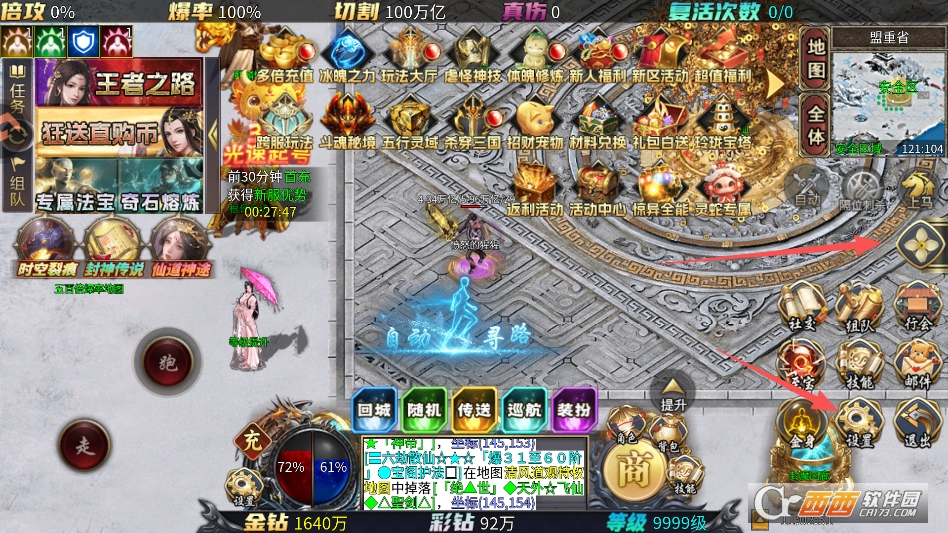Use the 随机 random teleport button
Image resolution: width=948 pixels, height=533 pixels.
[x=423, y=411]
